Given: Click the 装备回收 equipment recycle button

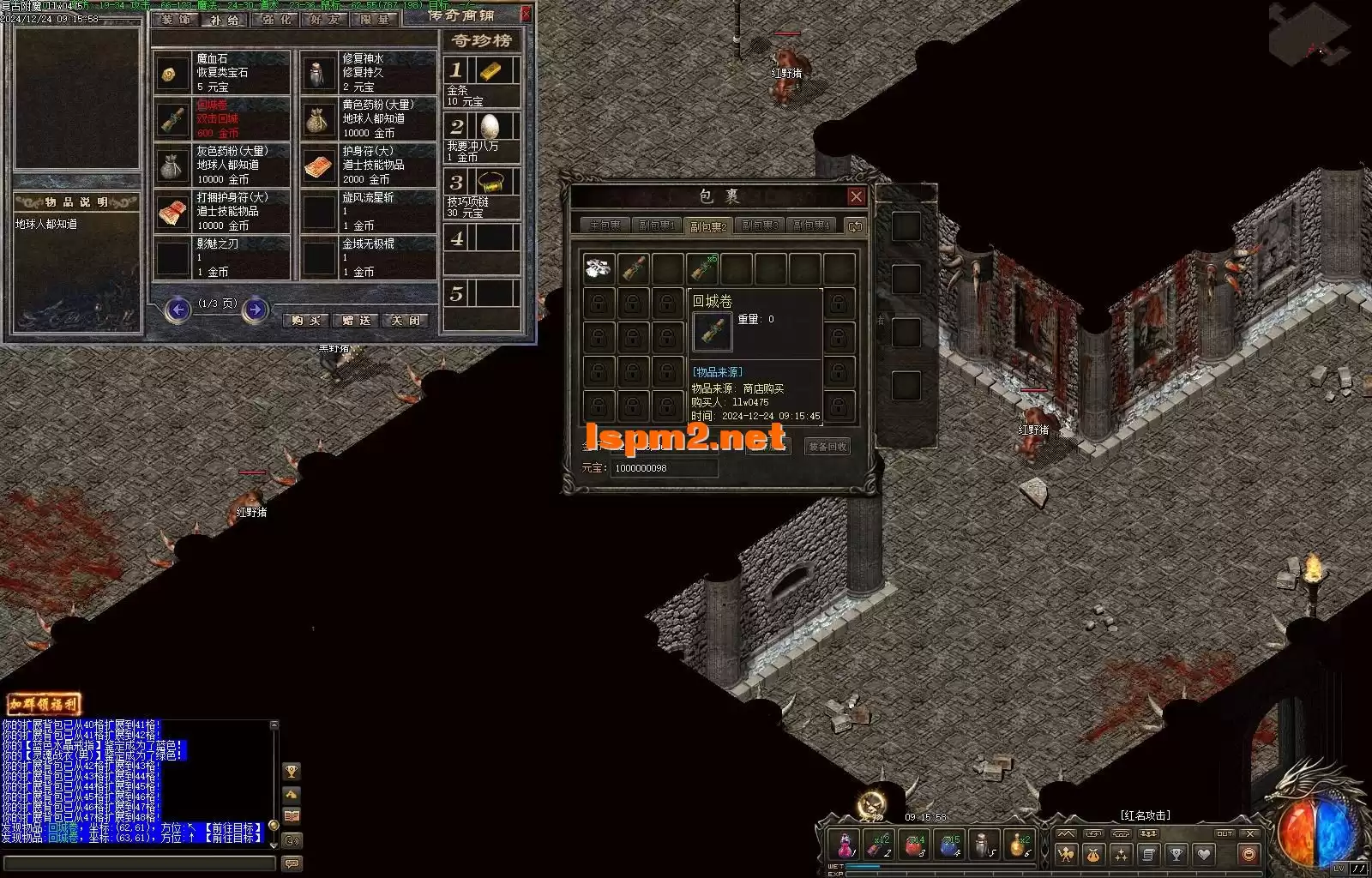Looking at the screenshot, I should 827,447.
